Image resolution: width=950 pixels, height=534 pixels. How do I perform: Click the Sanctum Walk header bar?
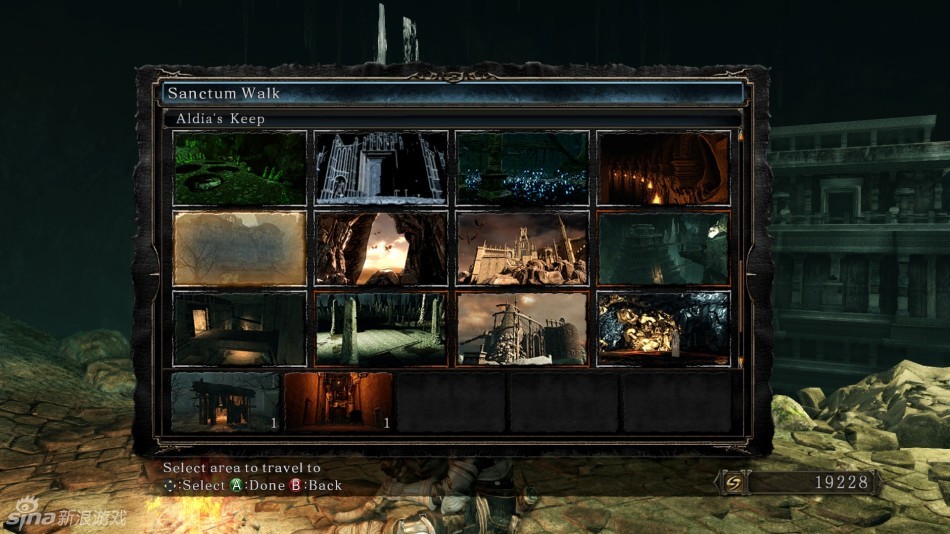coord(453,93)
